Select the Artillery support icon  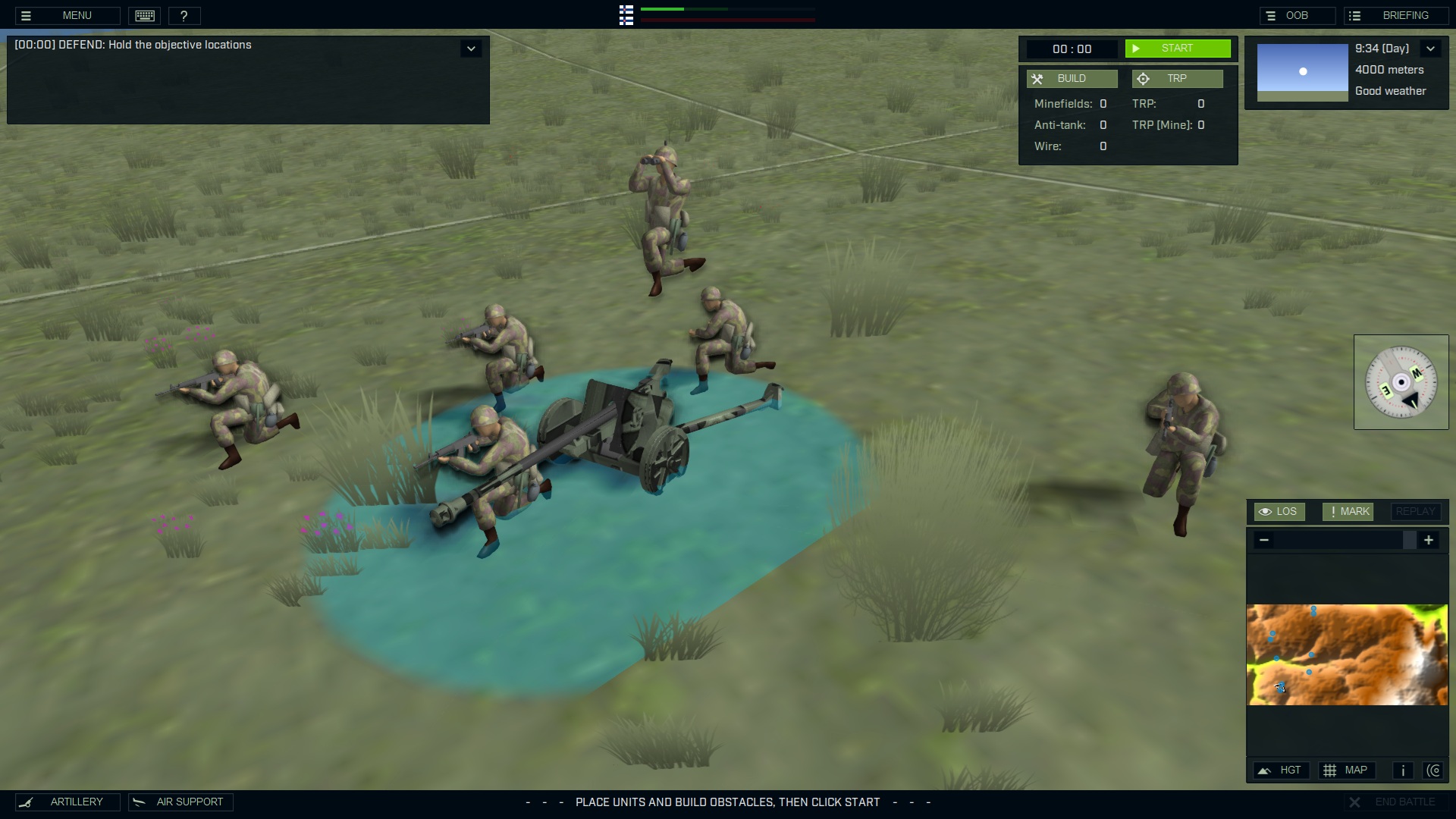28,802
